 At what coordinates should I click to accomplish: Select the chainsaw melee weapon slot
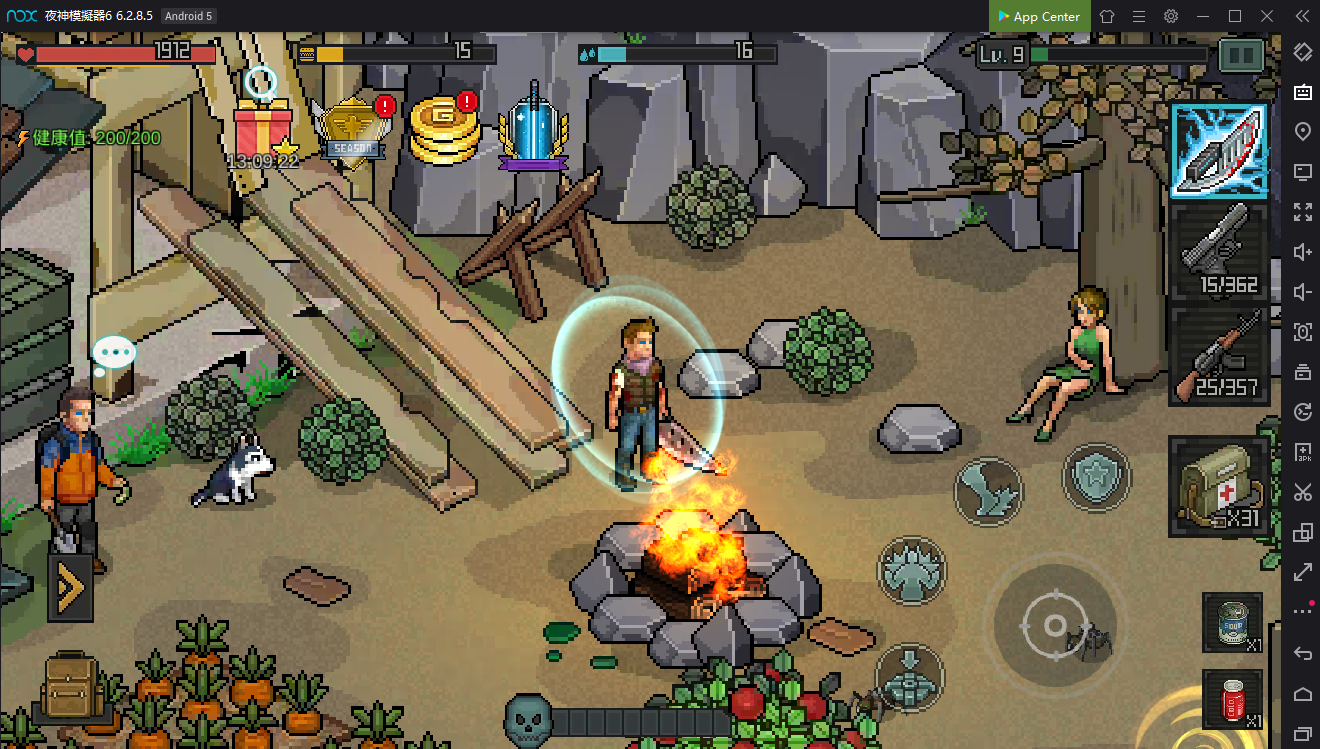point(1219,150)
